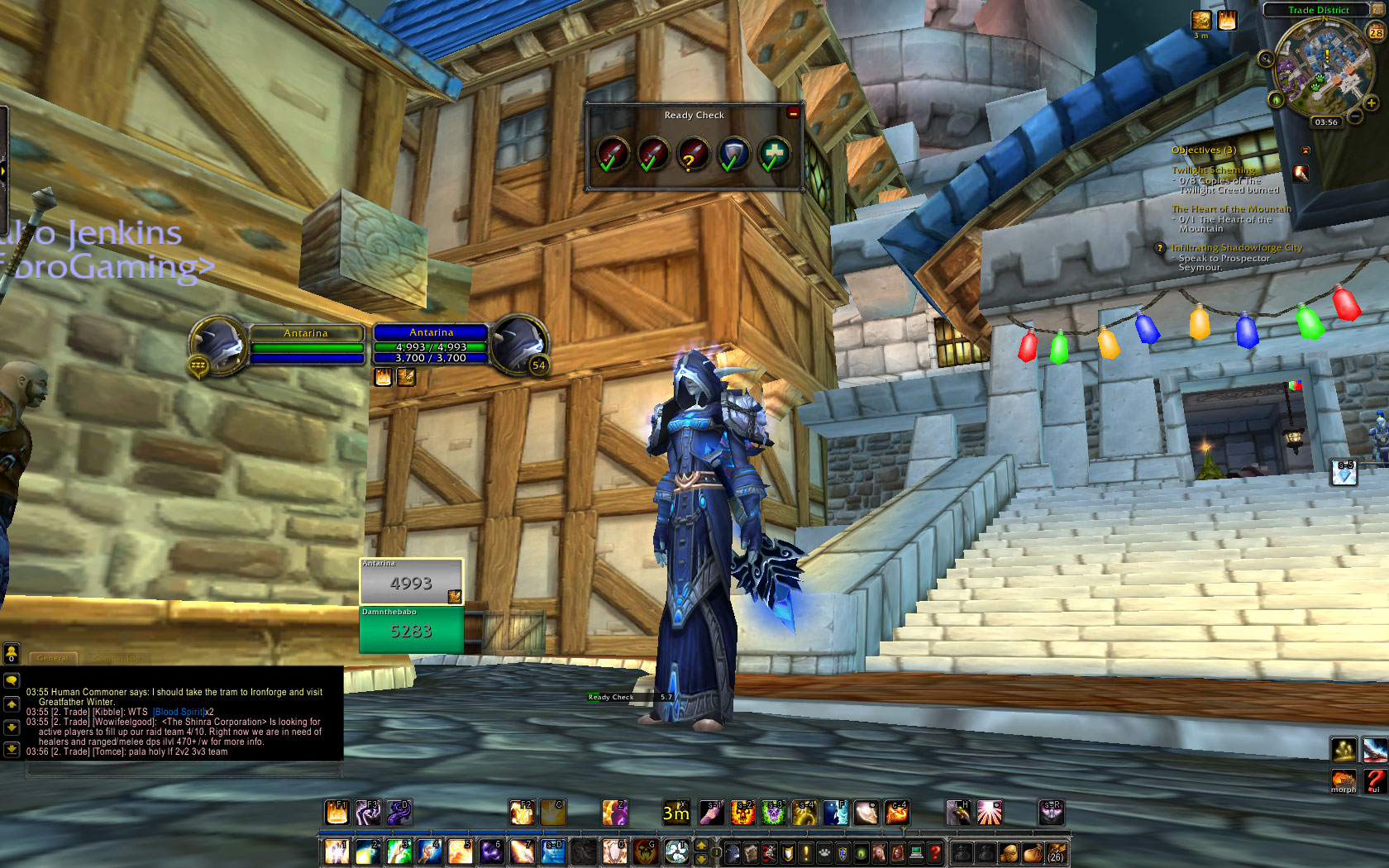Click the Blood Spirit item link in chat
1389x868 pixels.
pyautogui.click(x=179, y=712)
